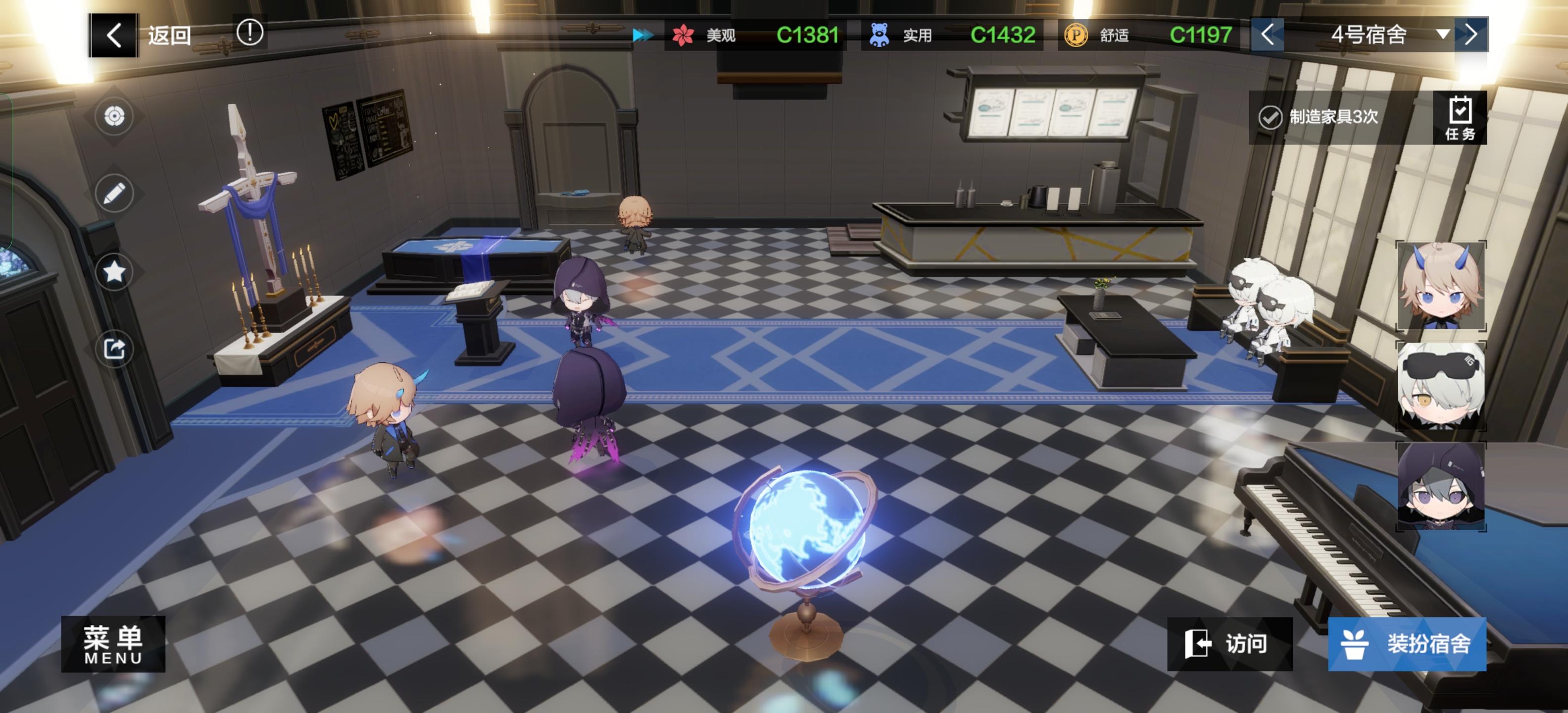Image resolution: width=1568 pixels, height=713 pixels.
Task: Open the edit pencil tool
Action: pyautogui.click(x=114, y=193)
